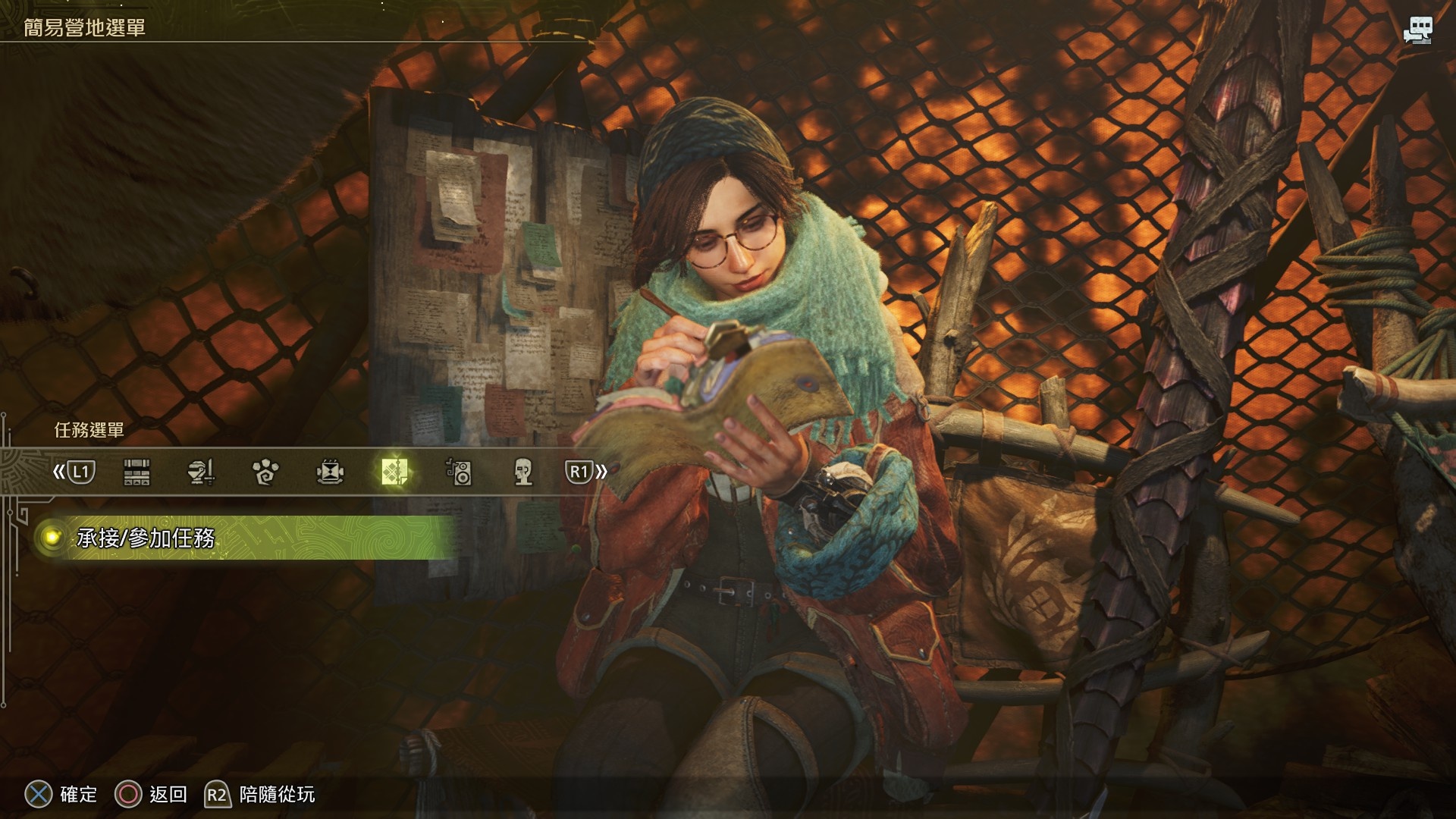Click the 陪隨從玩 option
The image size is (1456, 819).
click(x=276, y=794)
